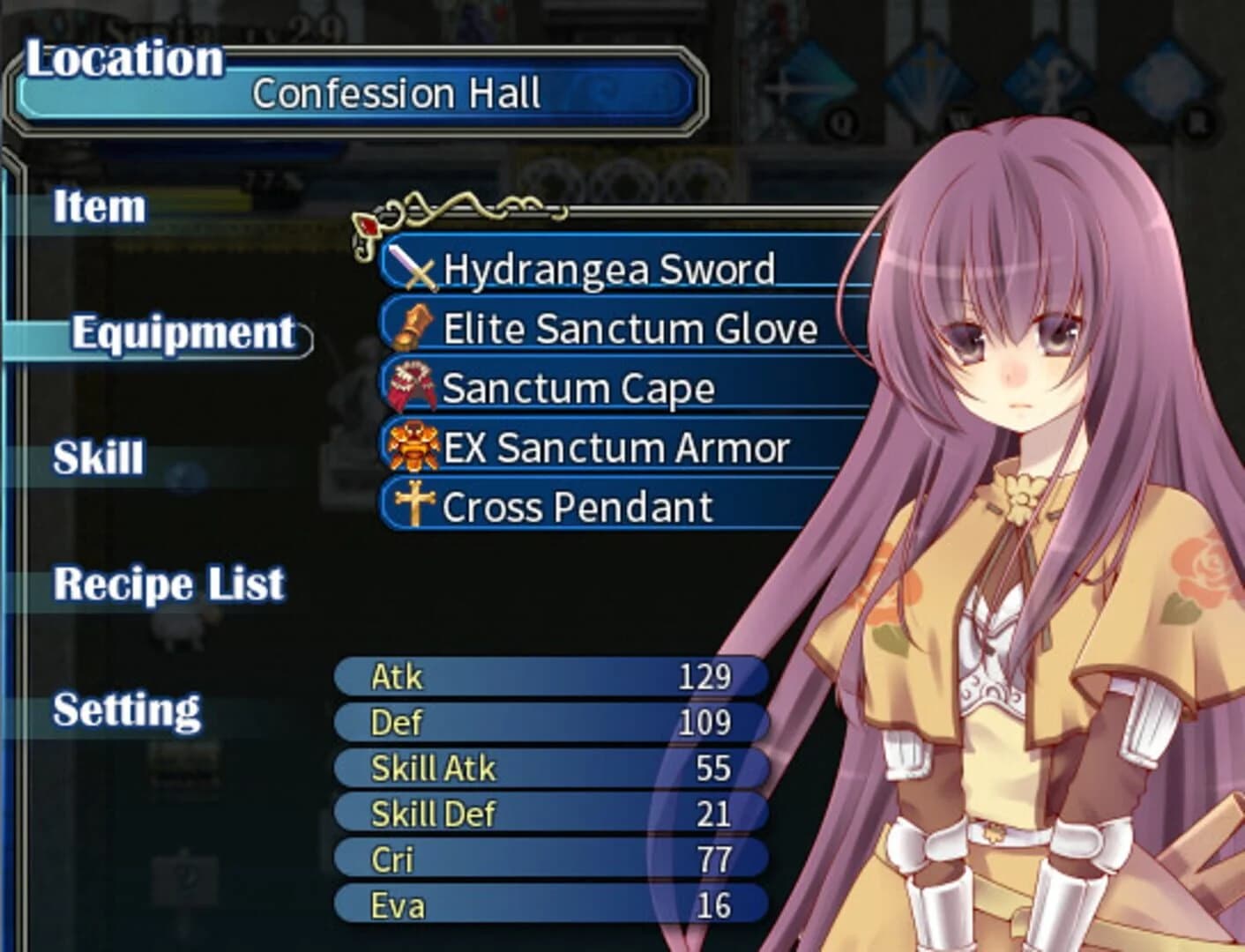The width and height of the screenshot is (1245, 952).
Task: Open the Item menu
Action: point(97,209)
